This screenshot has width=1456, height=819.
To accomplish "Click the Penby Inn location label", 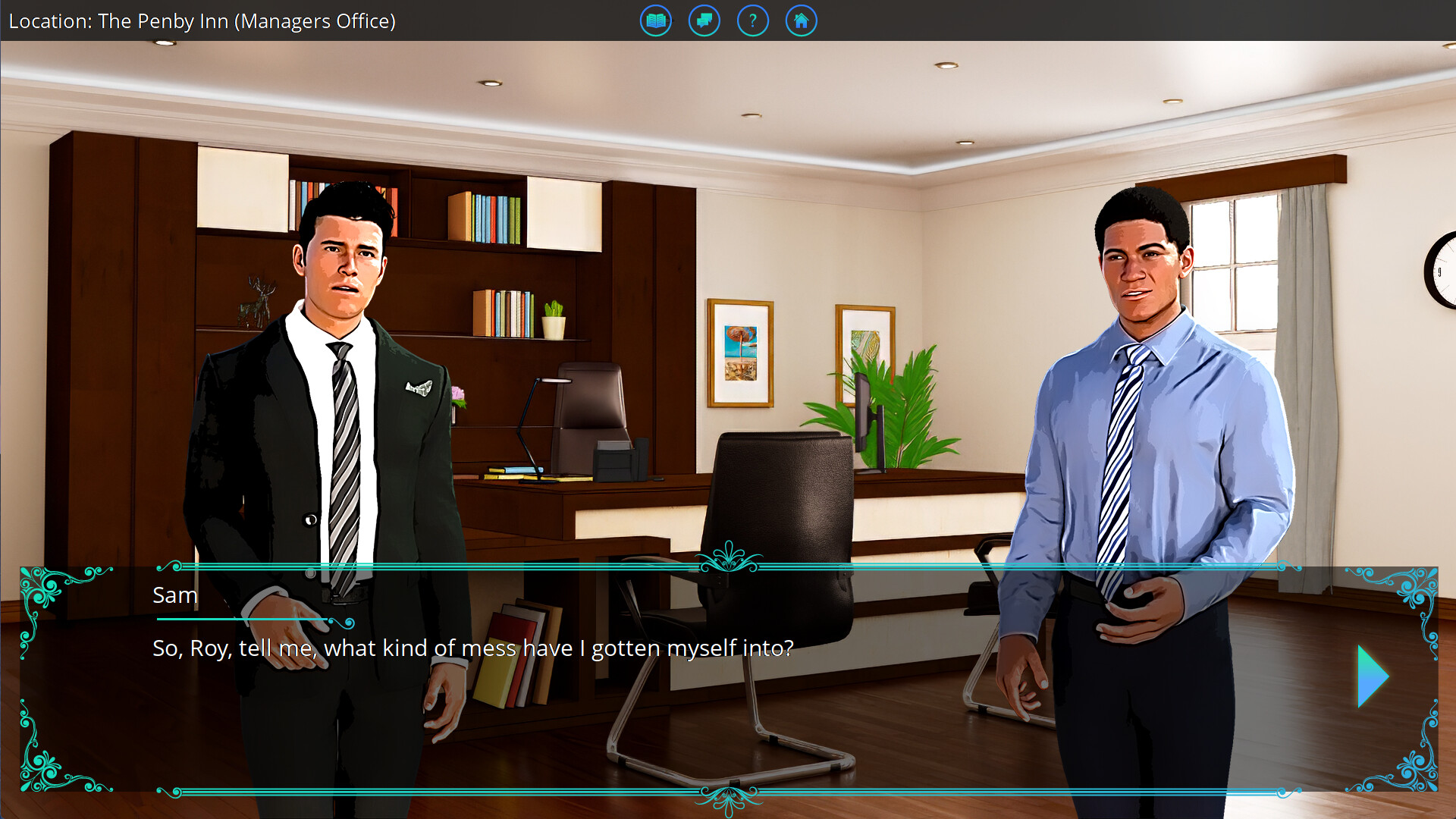I will coord(201,21).
